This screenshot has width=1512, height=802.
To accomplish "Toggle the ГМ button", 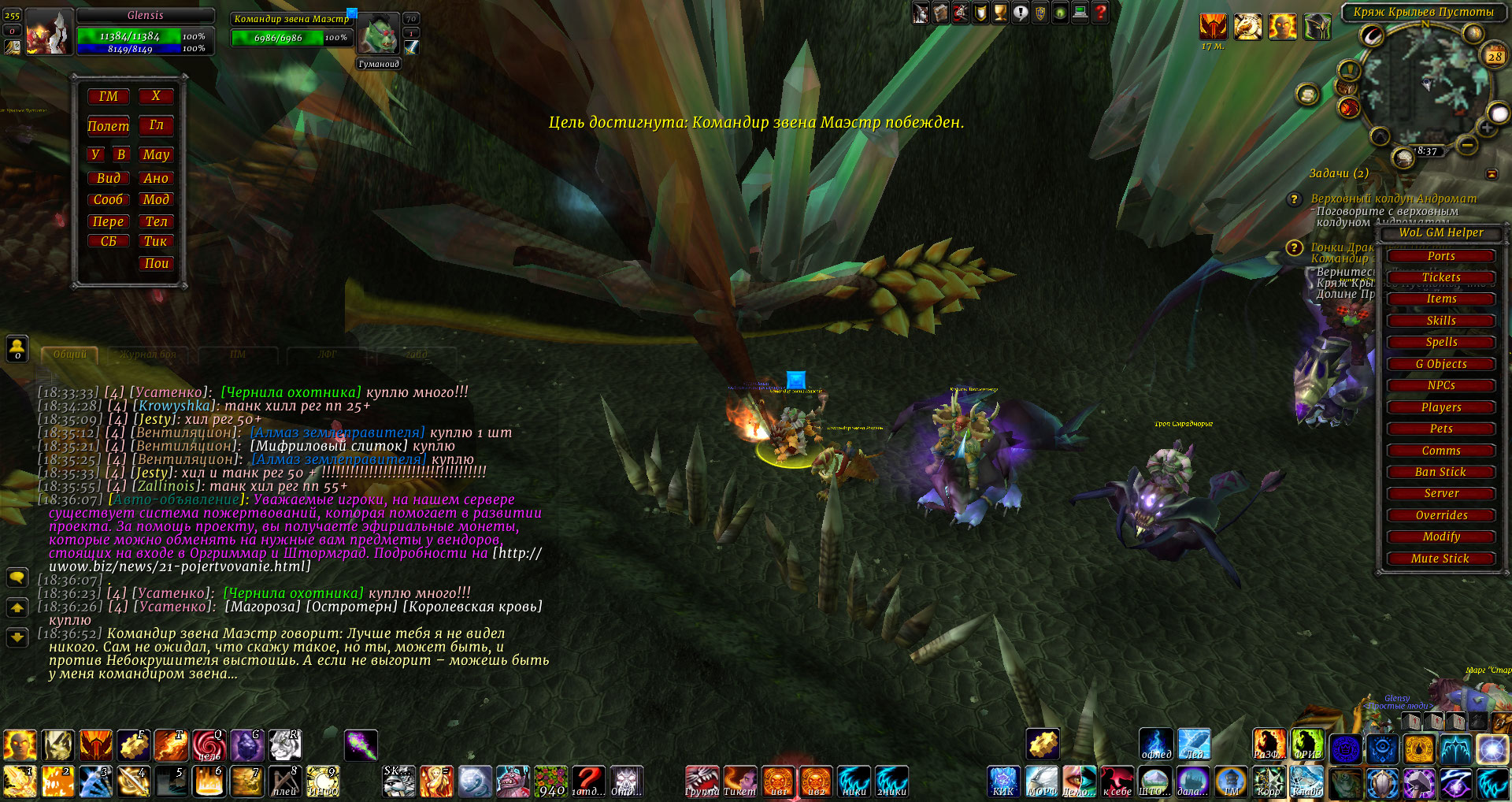I will pos(108,96).
